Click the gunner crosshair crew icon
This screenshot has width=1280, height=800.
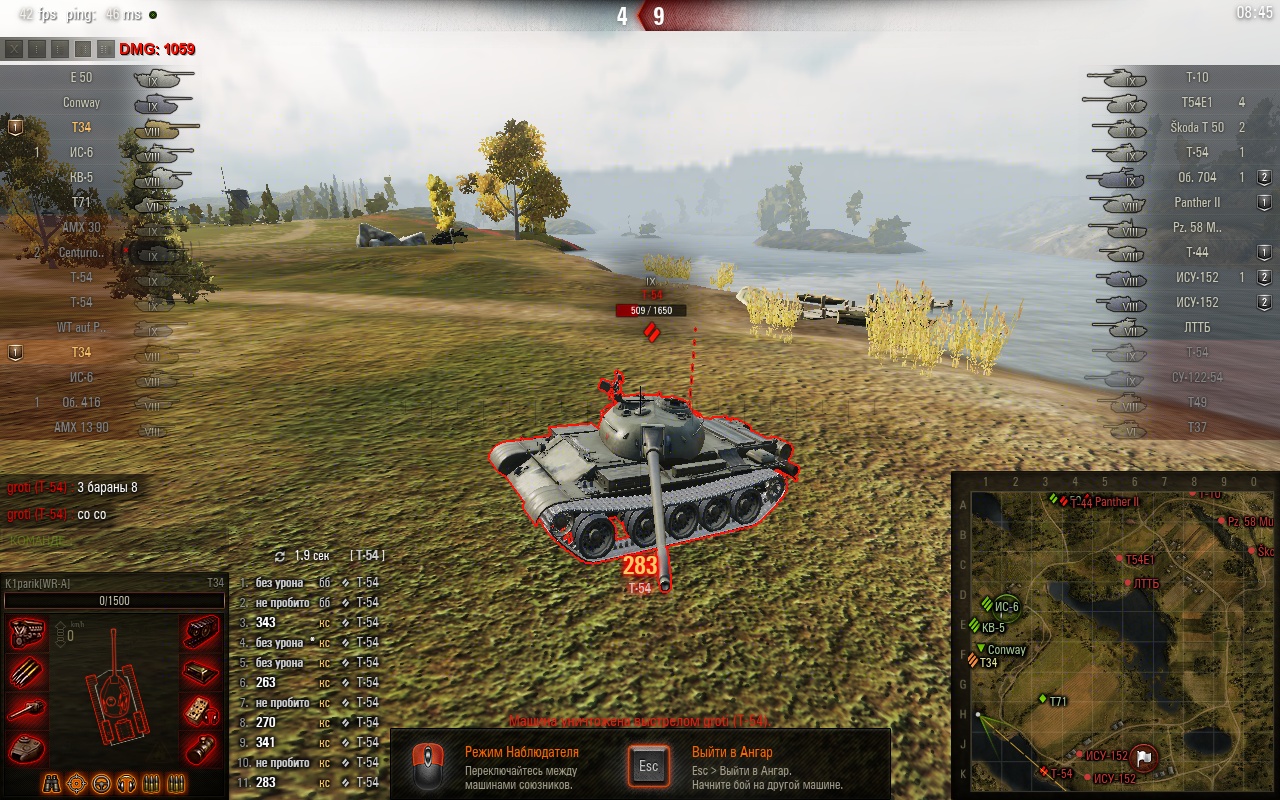point(77,783)
